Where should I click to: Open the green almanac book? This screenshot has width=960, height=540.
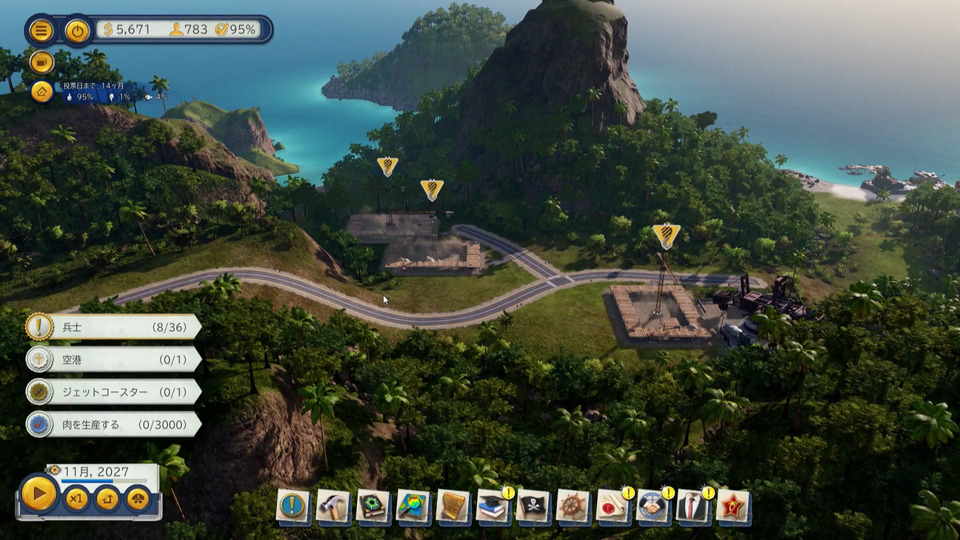coord(373,506)
